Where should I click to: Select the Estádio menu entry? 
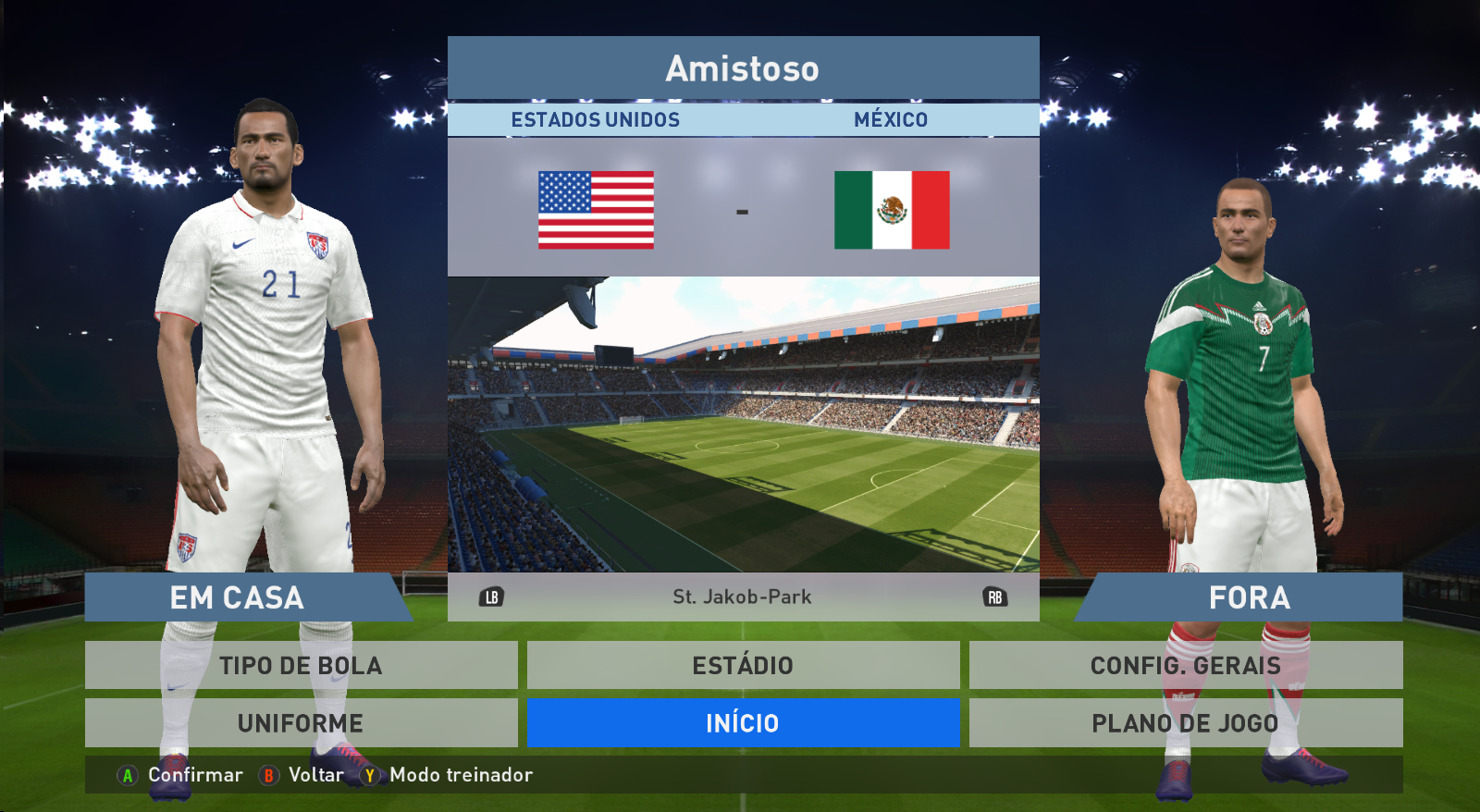pyautogui.click(x=743, y=665)
